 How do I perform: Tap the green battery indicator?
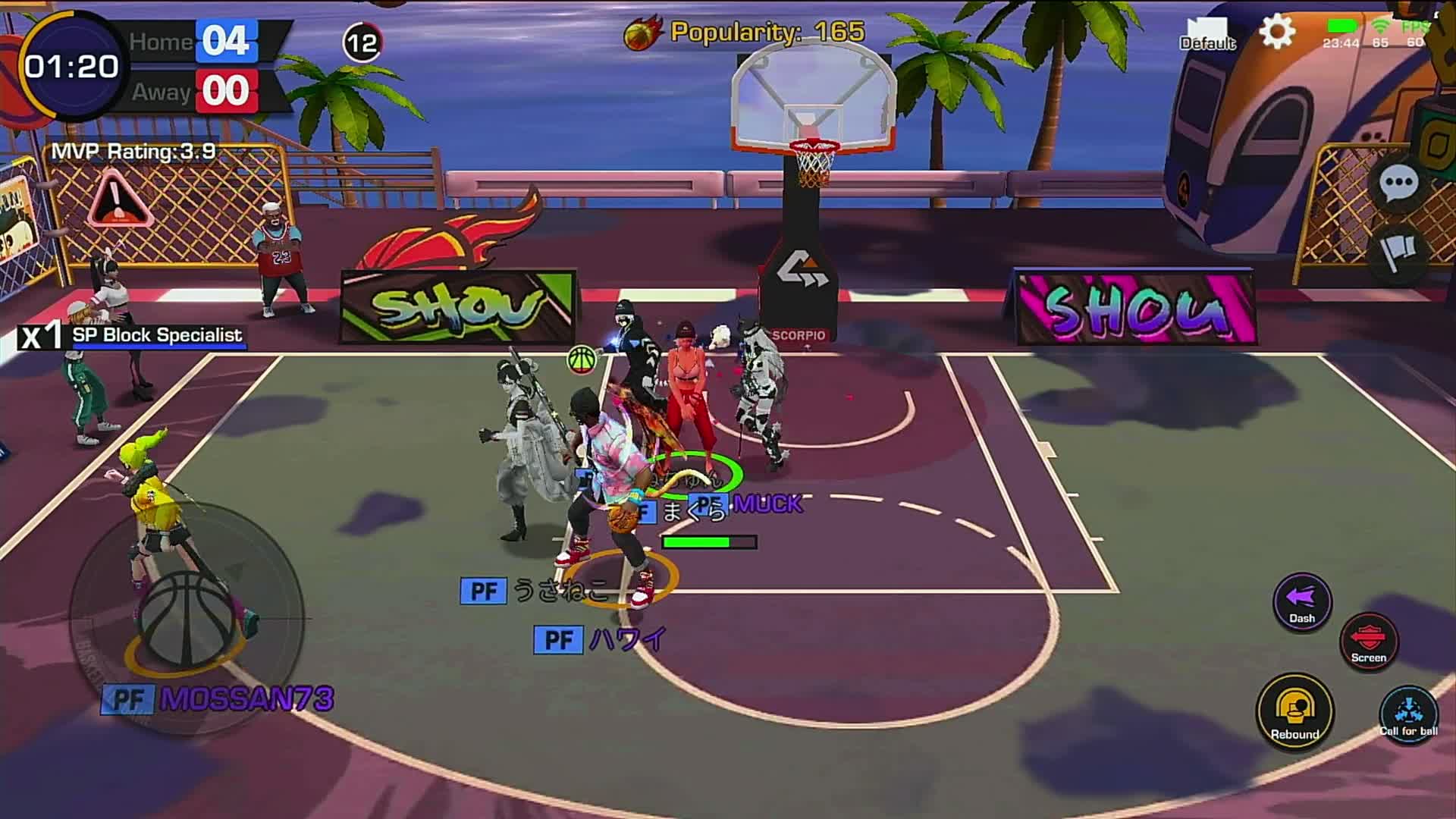pos(1342,25)
